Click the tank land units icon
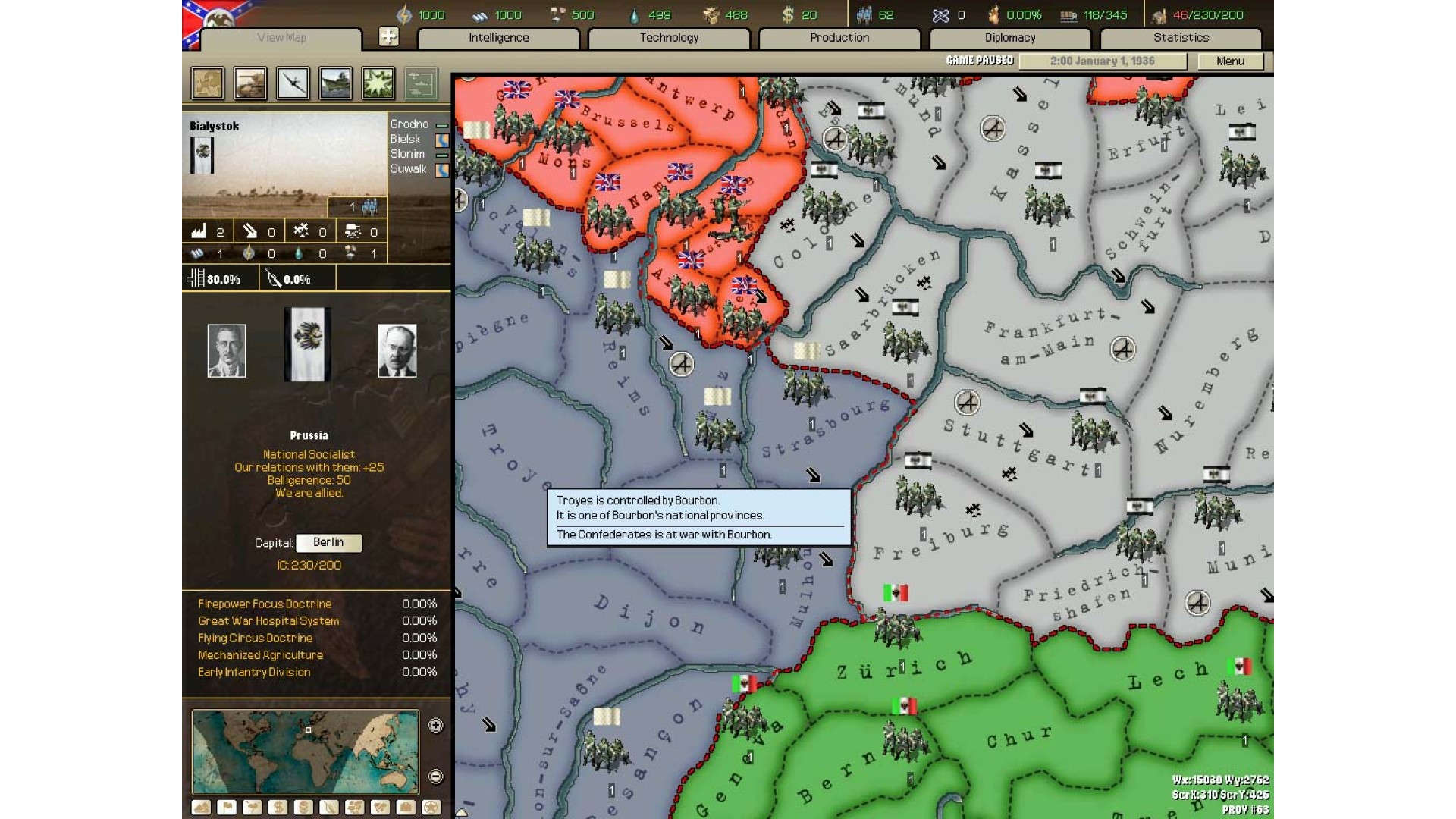1456x819 pixels. pos(250,83)
